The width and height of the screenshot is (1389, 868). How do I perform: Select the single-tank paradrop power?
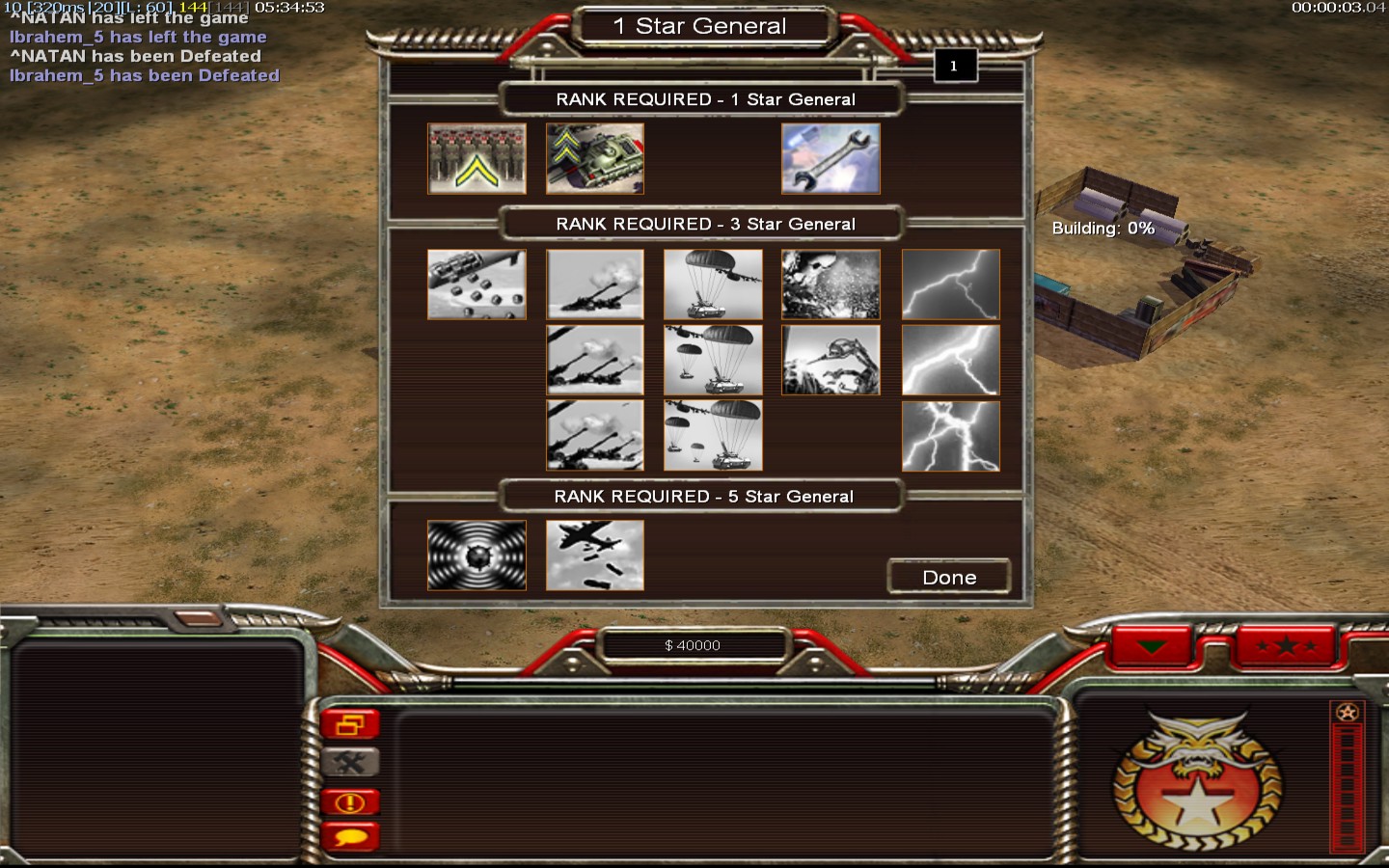pos(713,285)
